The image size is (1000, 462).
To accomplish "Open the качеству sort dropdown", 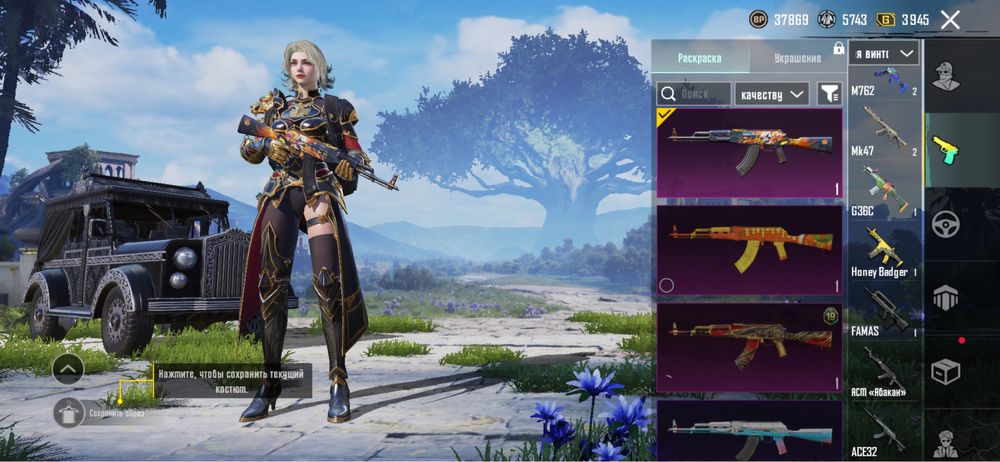I will [771, 94].
